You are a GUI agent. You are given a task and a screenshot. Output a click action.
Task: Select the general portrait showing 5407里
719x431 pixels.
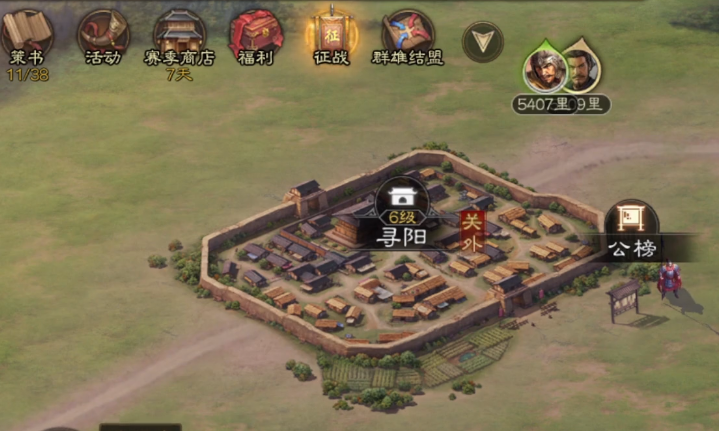pos(543,69)
